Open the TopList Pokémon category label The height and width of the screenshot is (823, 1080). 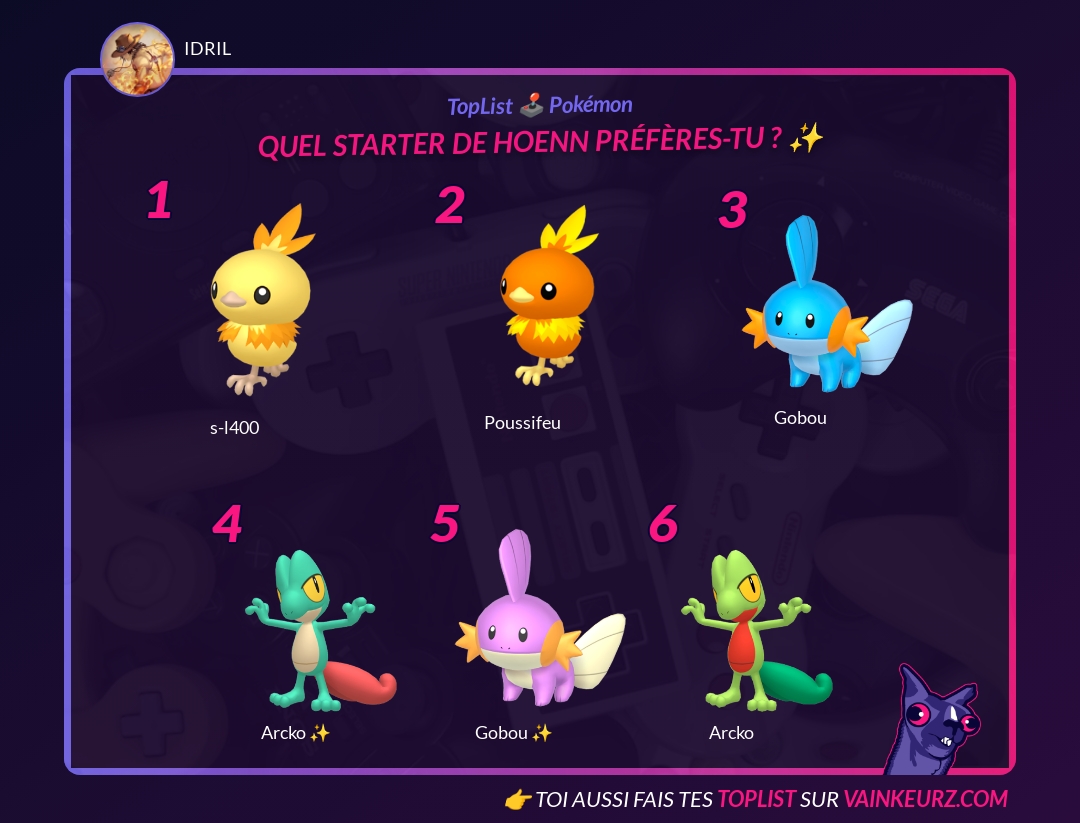[x=540, y=105]
